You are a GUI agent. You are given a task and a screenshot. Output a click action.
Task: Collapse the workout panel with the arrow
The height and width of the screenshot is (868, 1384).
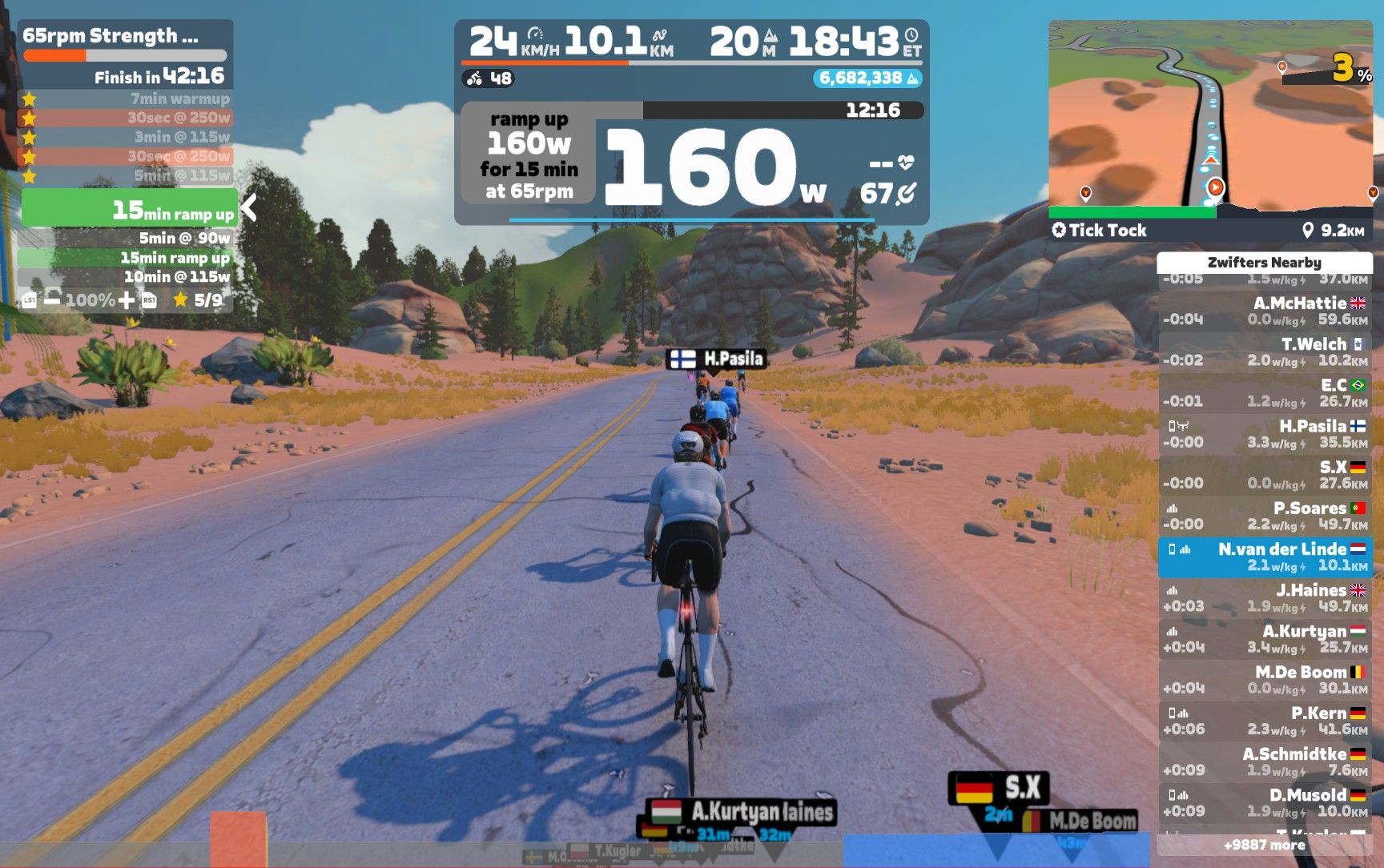tap(249, 208)
